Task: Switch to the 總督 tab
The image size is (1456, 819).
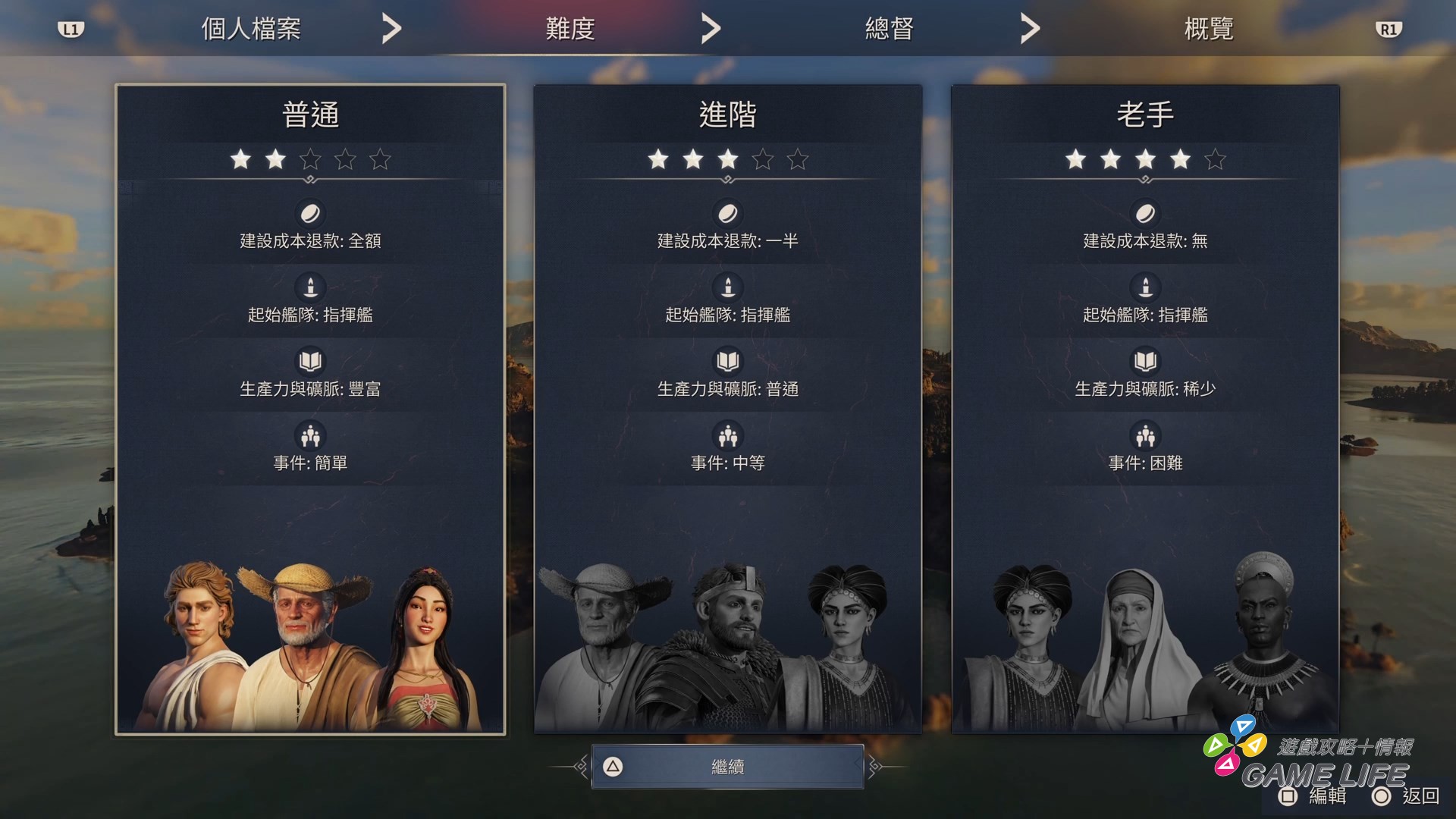Action: 889,27
